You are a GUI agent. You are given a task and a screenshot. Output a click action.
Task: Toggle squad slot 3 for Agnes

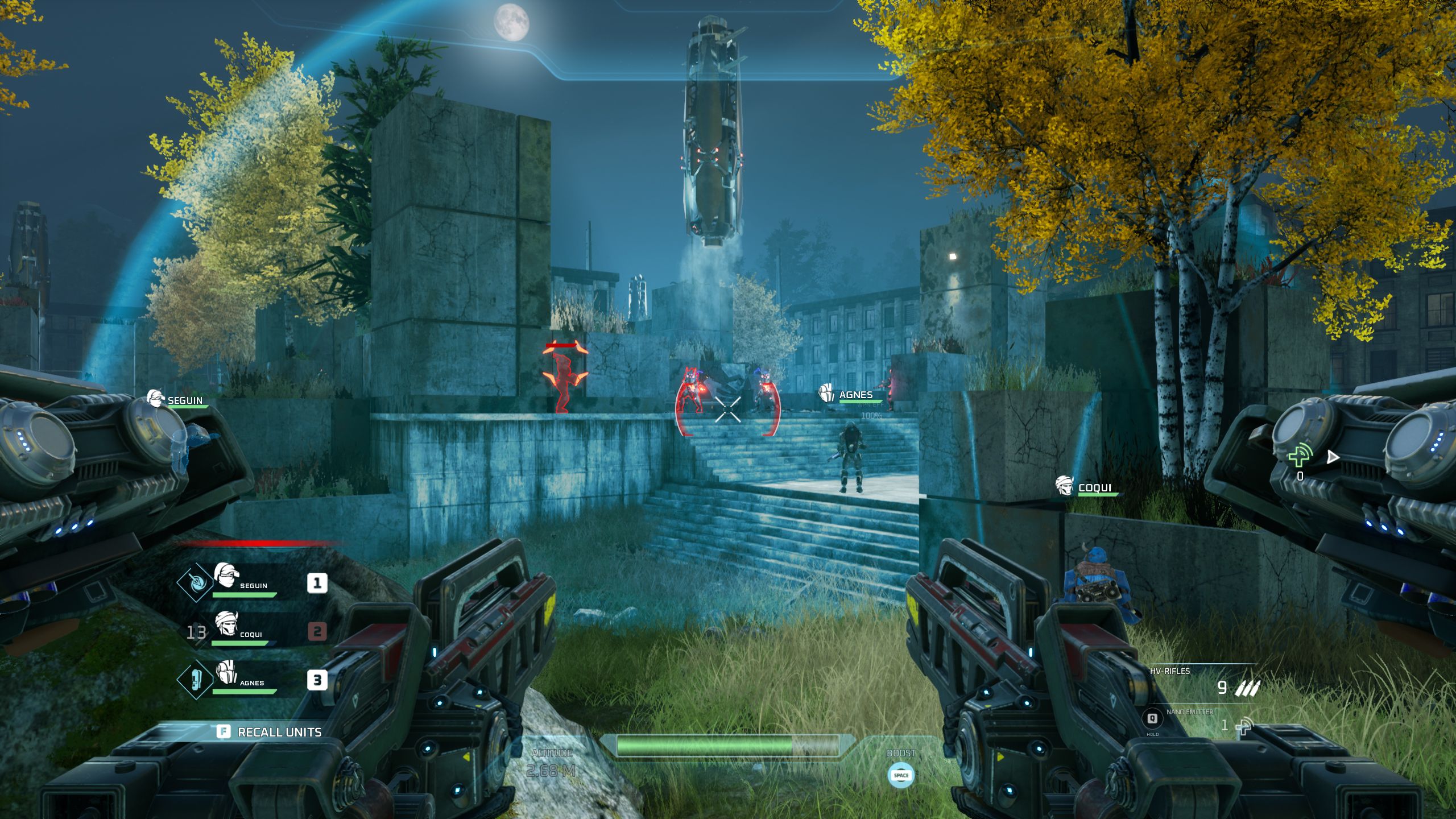click(x=319, y=677)
